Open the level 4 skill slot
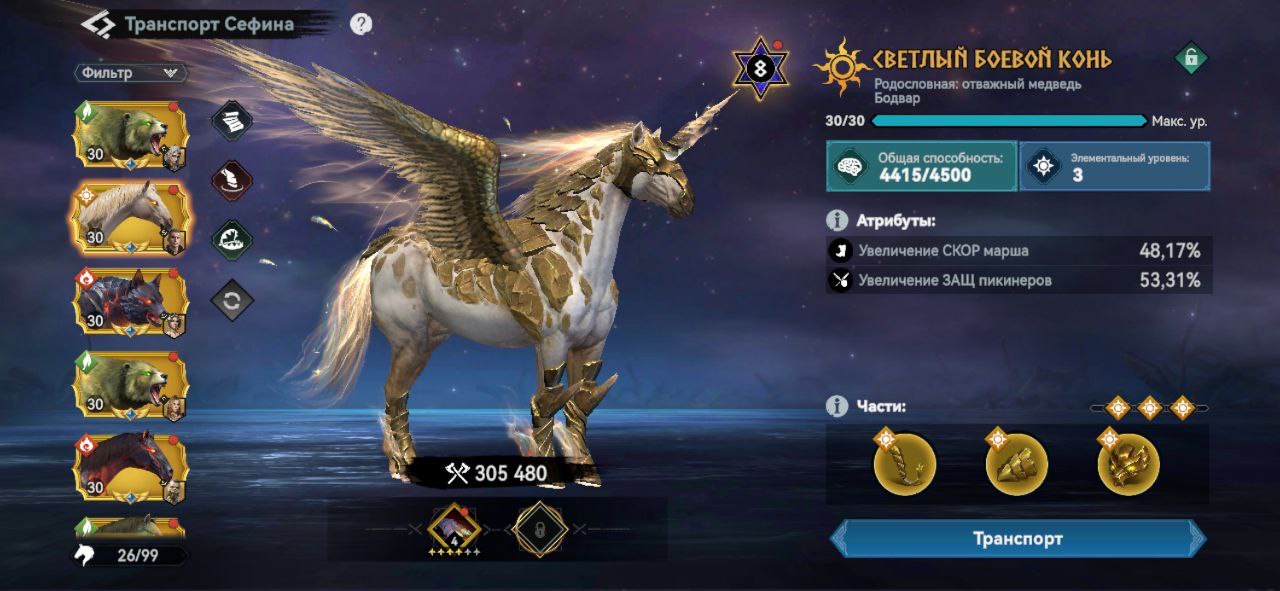1280x591 pixels. pos(454,528)
